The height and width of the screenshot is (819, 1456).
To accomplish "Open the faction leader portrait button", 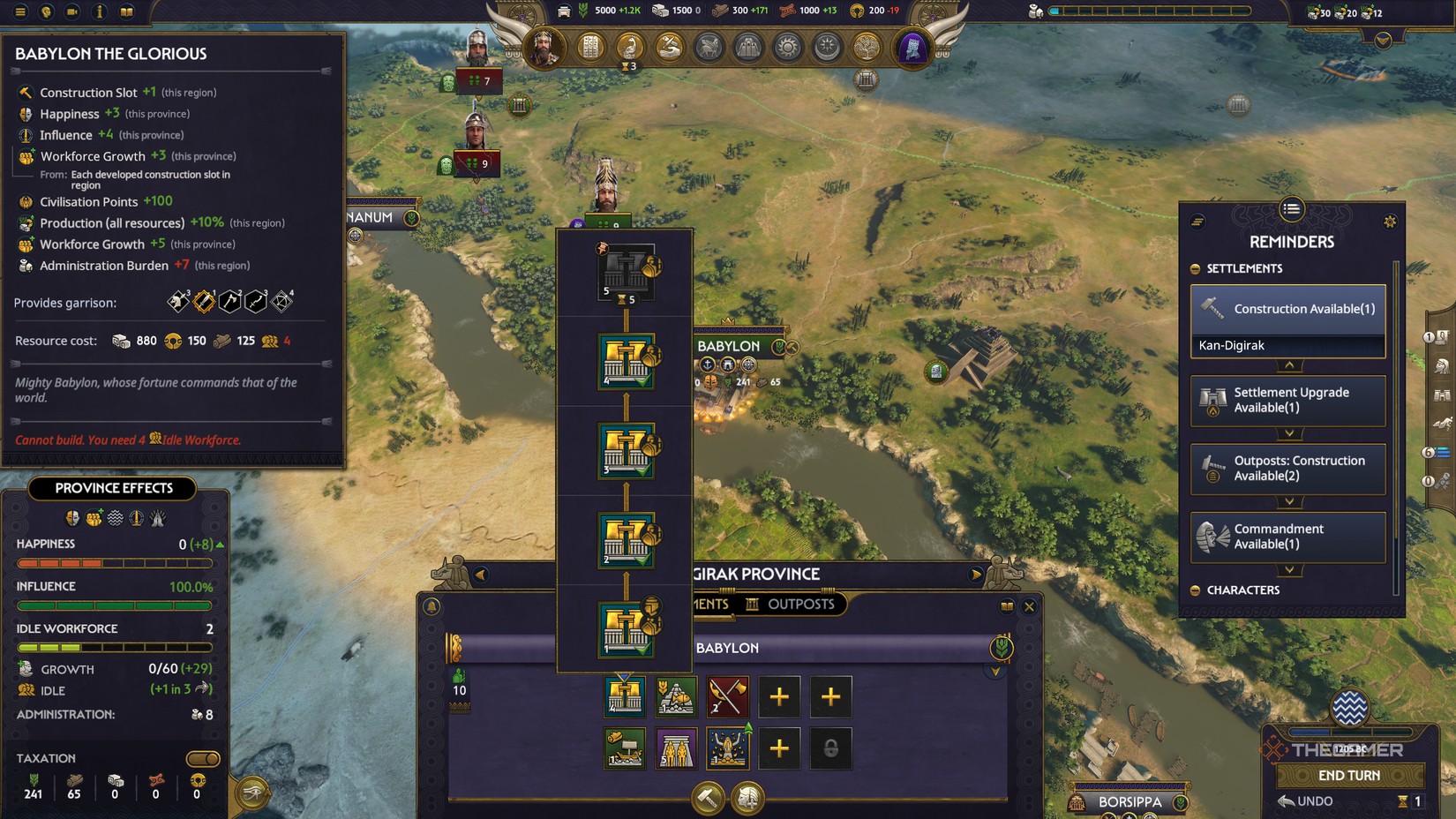I will tap(543, 46).
